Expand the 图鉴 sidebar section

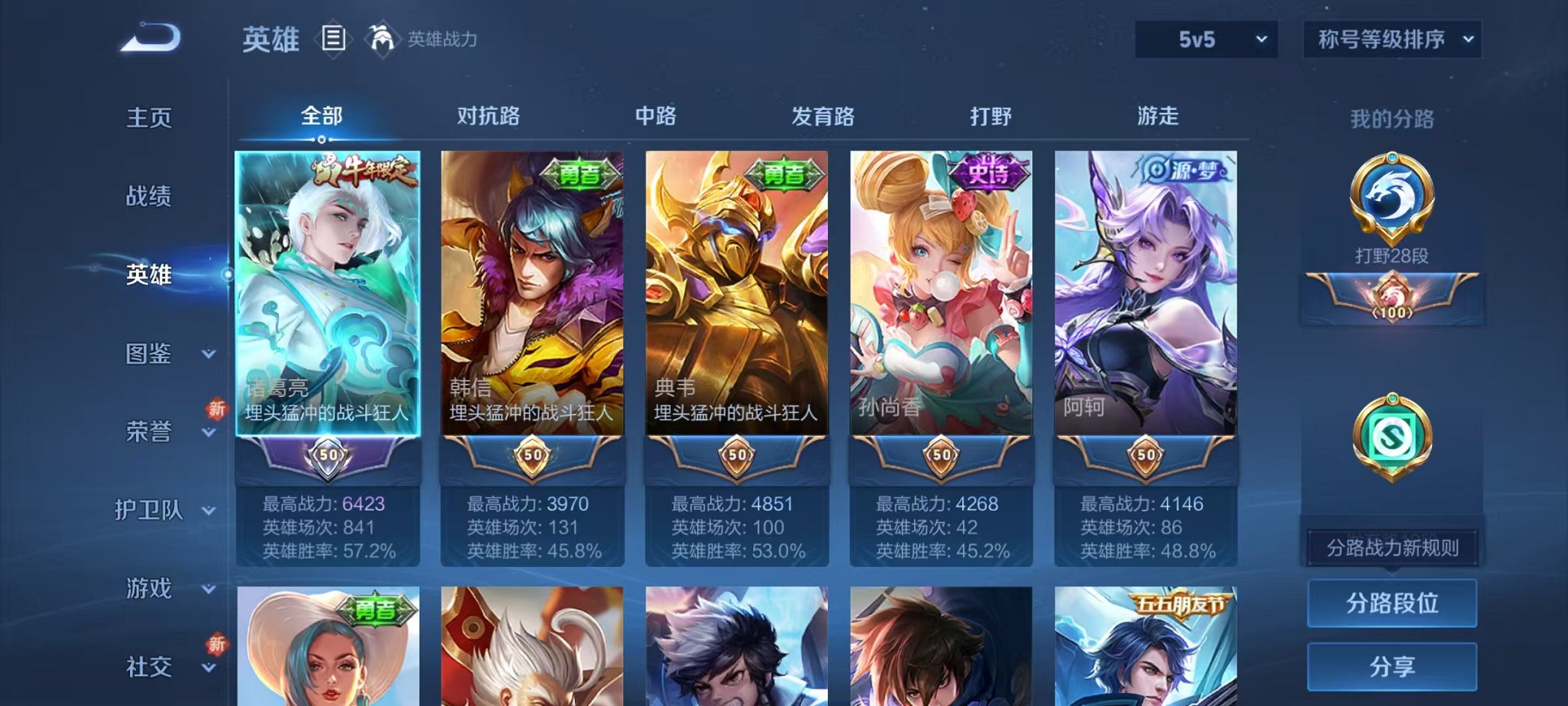click(x=164, y=354)
